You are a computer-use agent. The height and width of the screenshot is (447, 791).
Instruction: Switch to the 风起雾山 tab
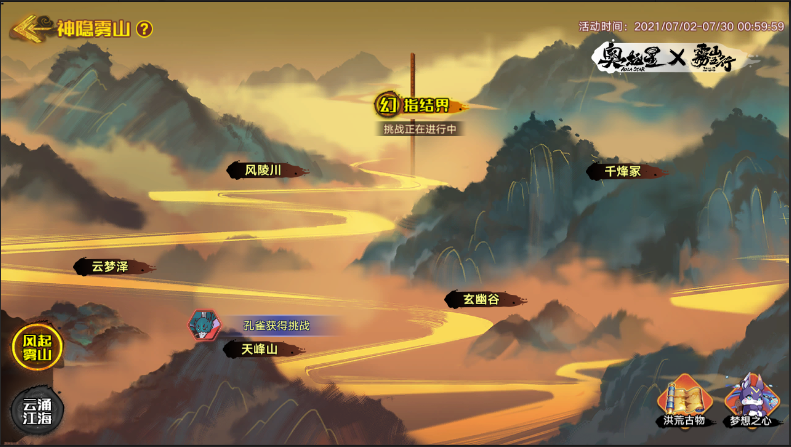click(x=36, y=347)
